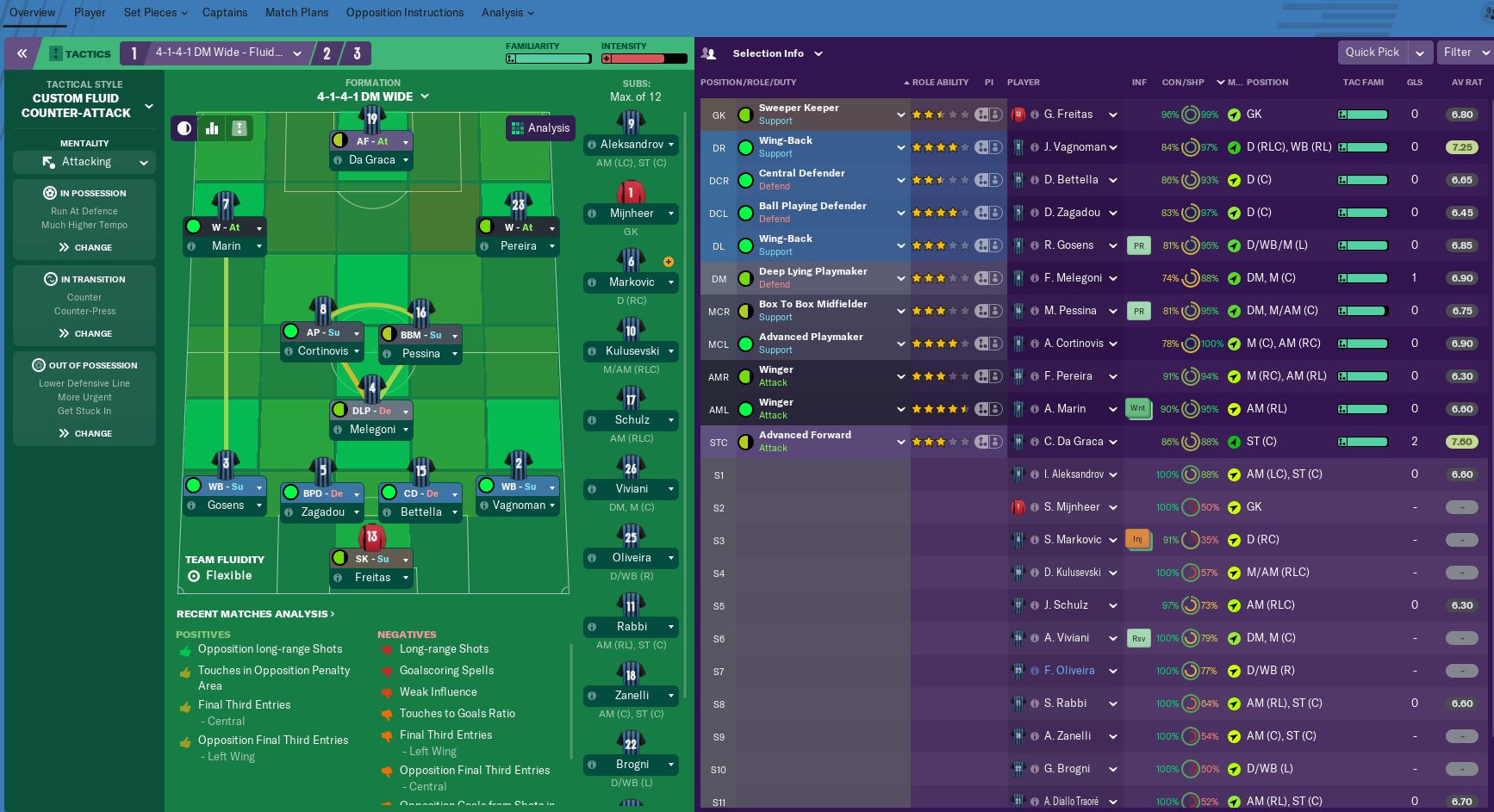1494x812 pixels.
Task: Expand the Sweeper Keeper role dropdown
Action: tap(900, 114)
